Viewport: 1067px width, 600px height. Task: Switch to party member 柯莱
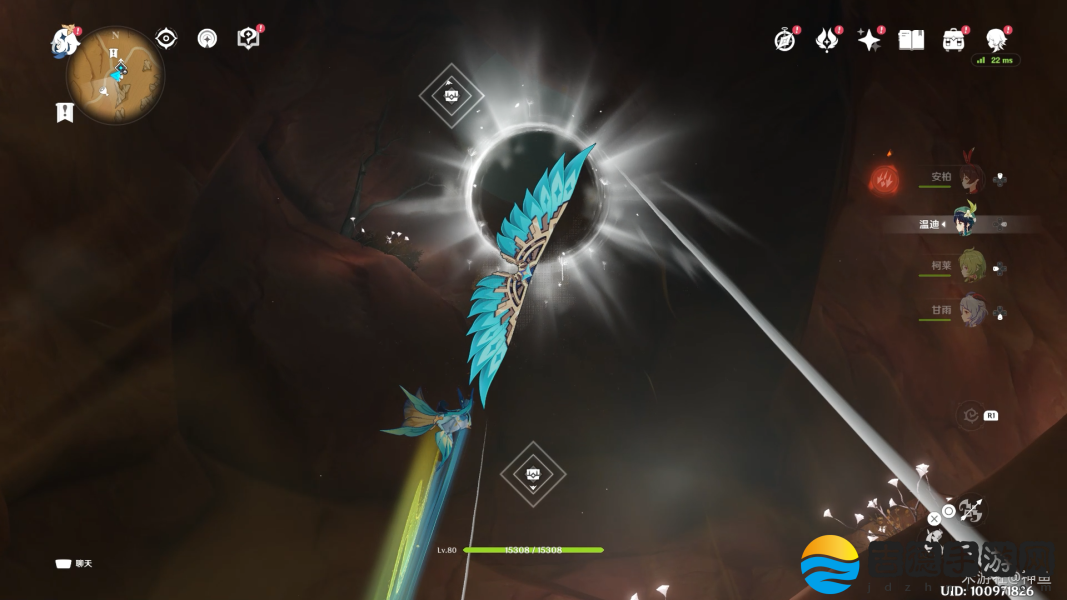pyautogui.click(x=970, y=266)
